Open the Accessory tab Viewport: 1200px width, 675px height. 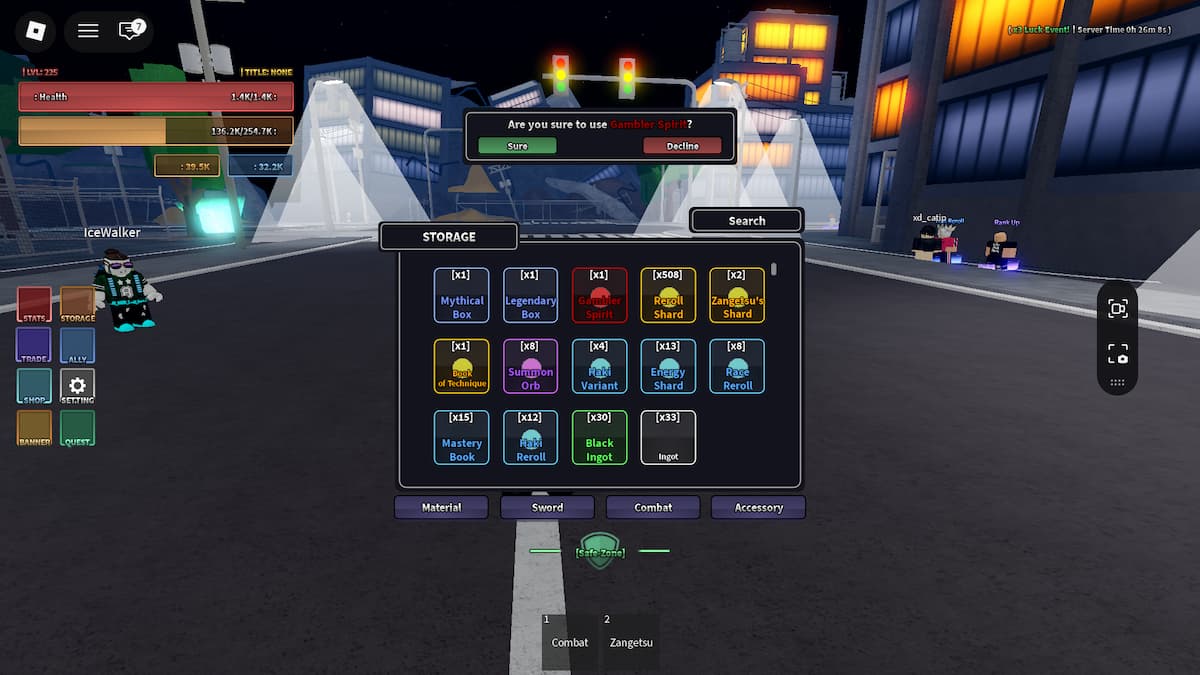[x=758, y=507]
